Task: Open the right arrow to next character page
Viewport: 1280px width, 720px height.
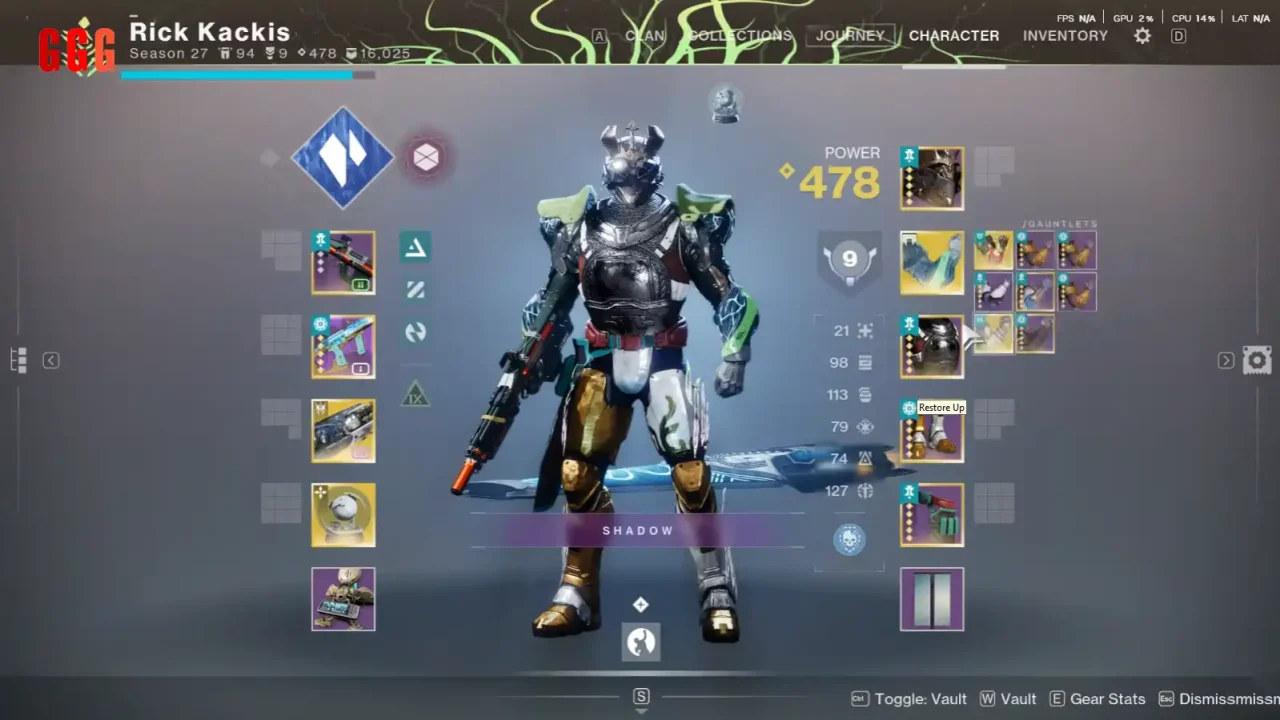Action: 1226,360
